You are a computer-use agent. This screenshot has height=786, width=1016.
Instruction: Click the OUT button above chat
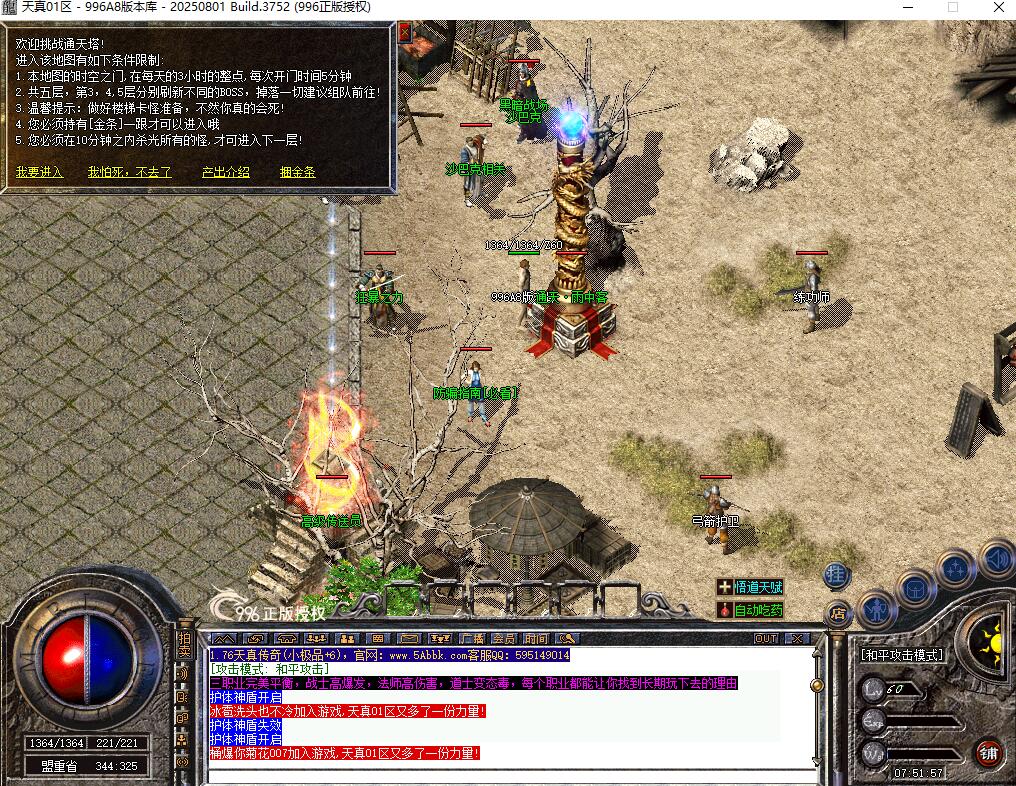[x=766, y=638]
